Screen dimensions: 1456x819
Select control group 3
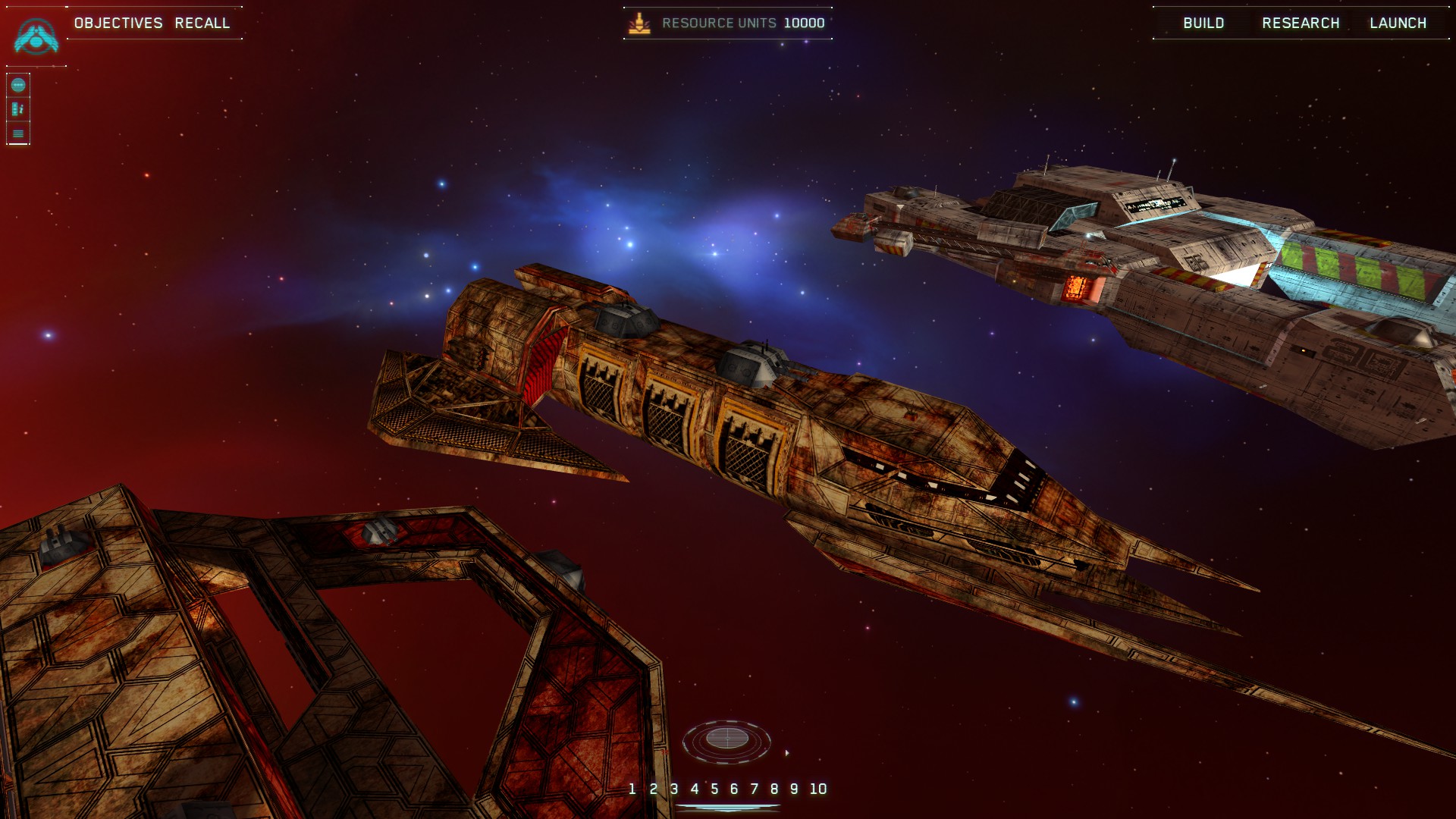click(x=674, y=789)
